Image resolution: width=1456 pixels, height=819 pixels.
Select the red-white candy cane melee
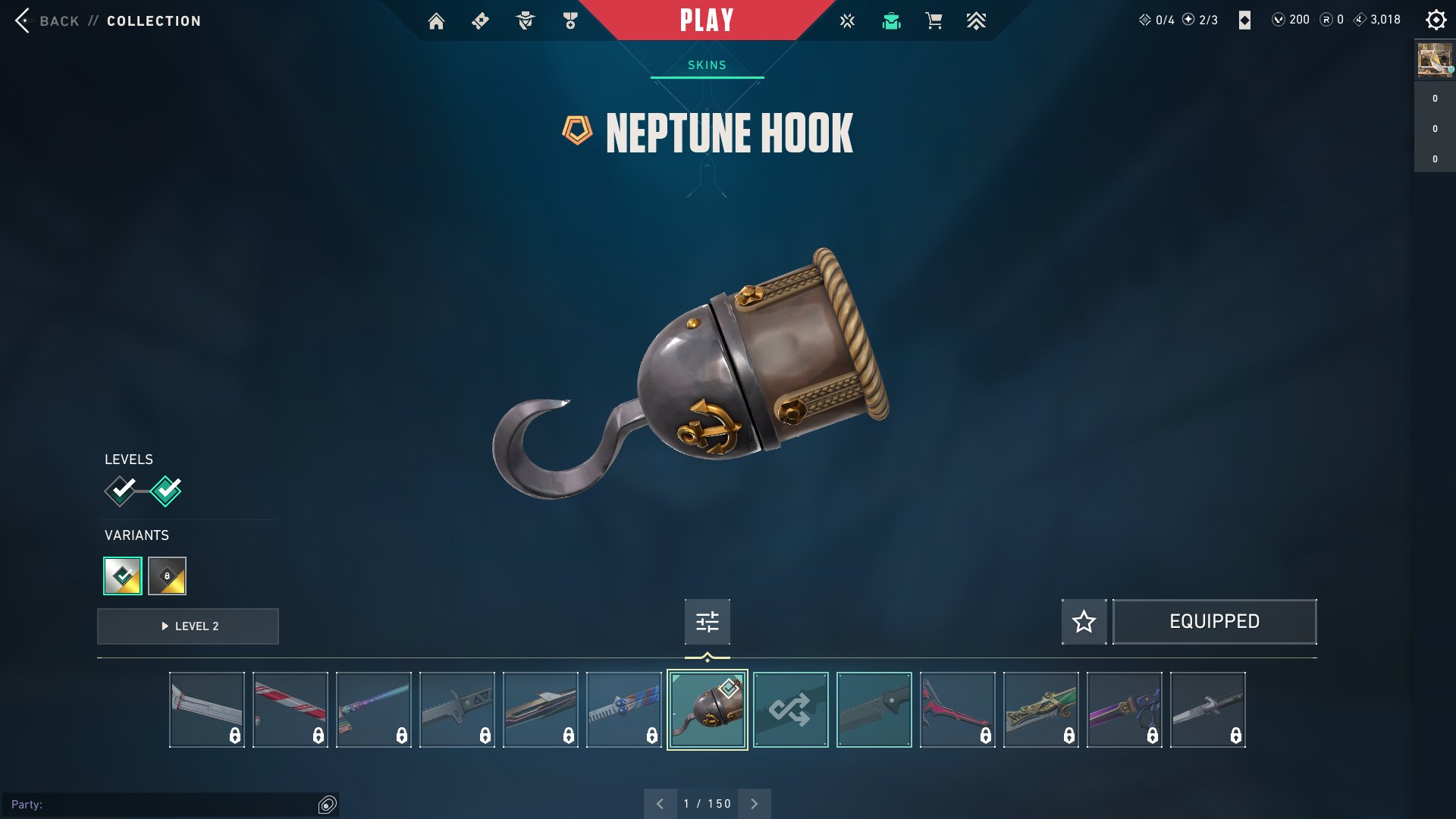[x=290, y=710]
